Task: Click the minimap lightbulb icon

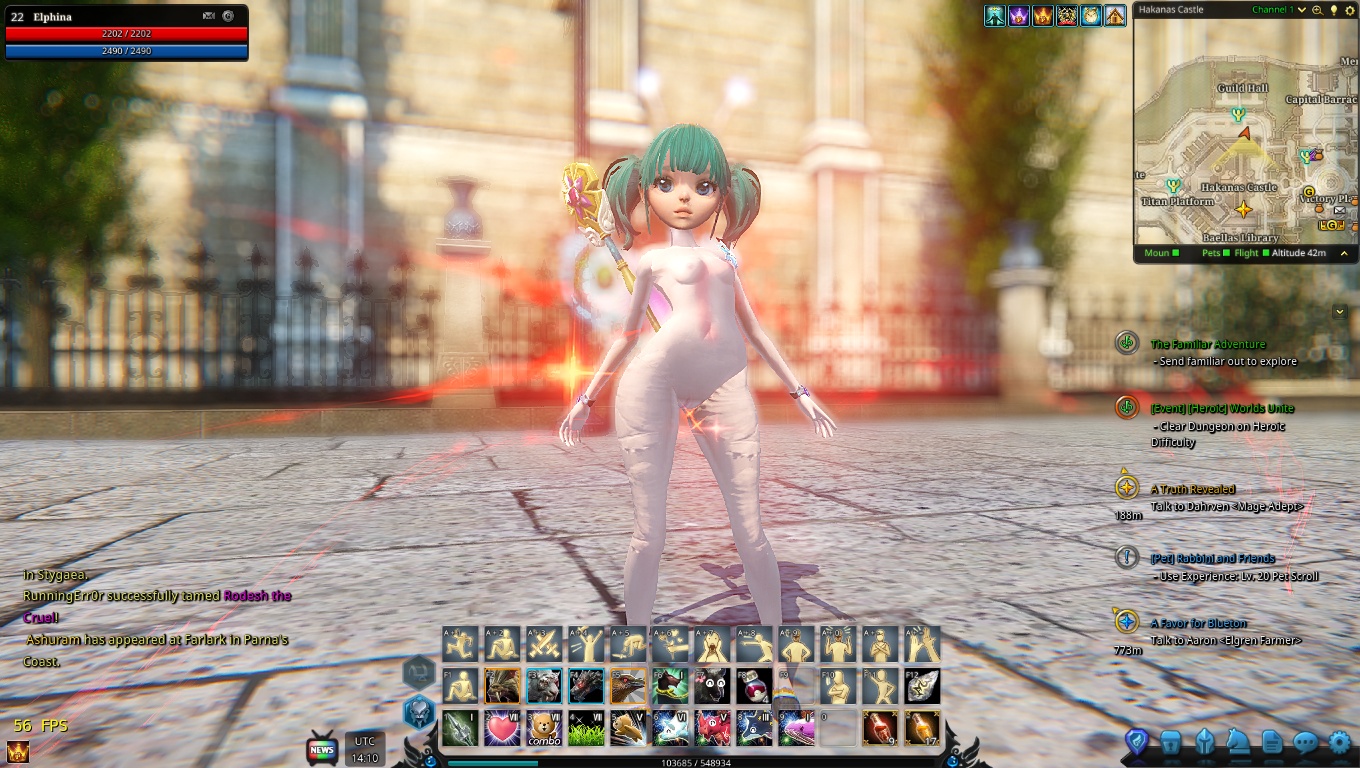Action: click(1332, 10)
